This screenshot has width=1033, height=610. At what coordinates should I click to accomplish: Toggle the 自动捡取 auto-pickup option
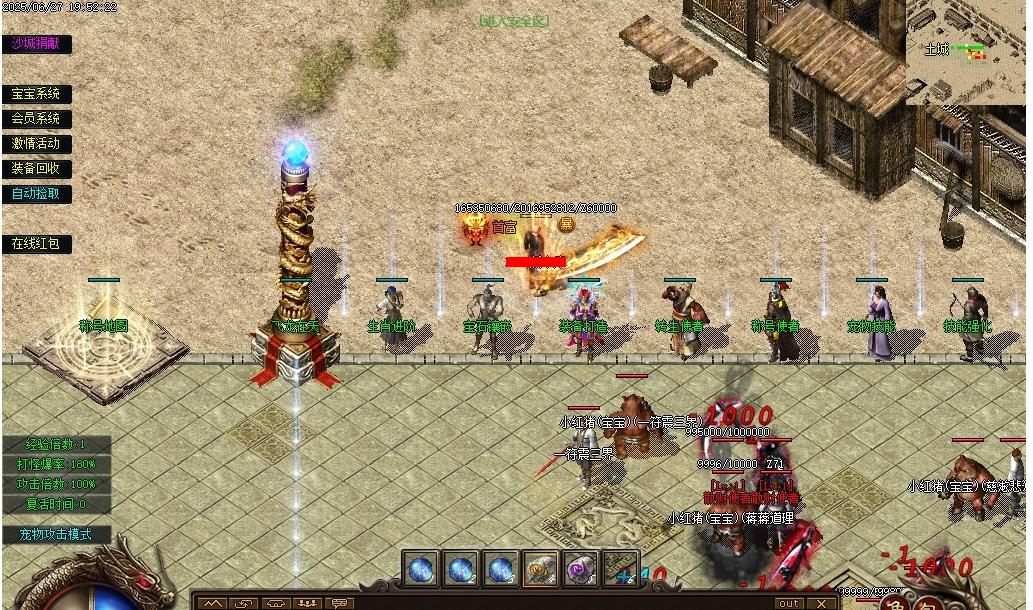click(36, 194)
